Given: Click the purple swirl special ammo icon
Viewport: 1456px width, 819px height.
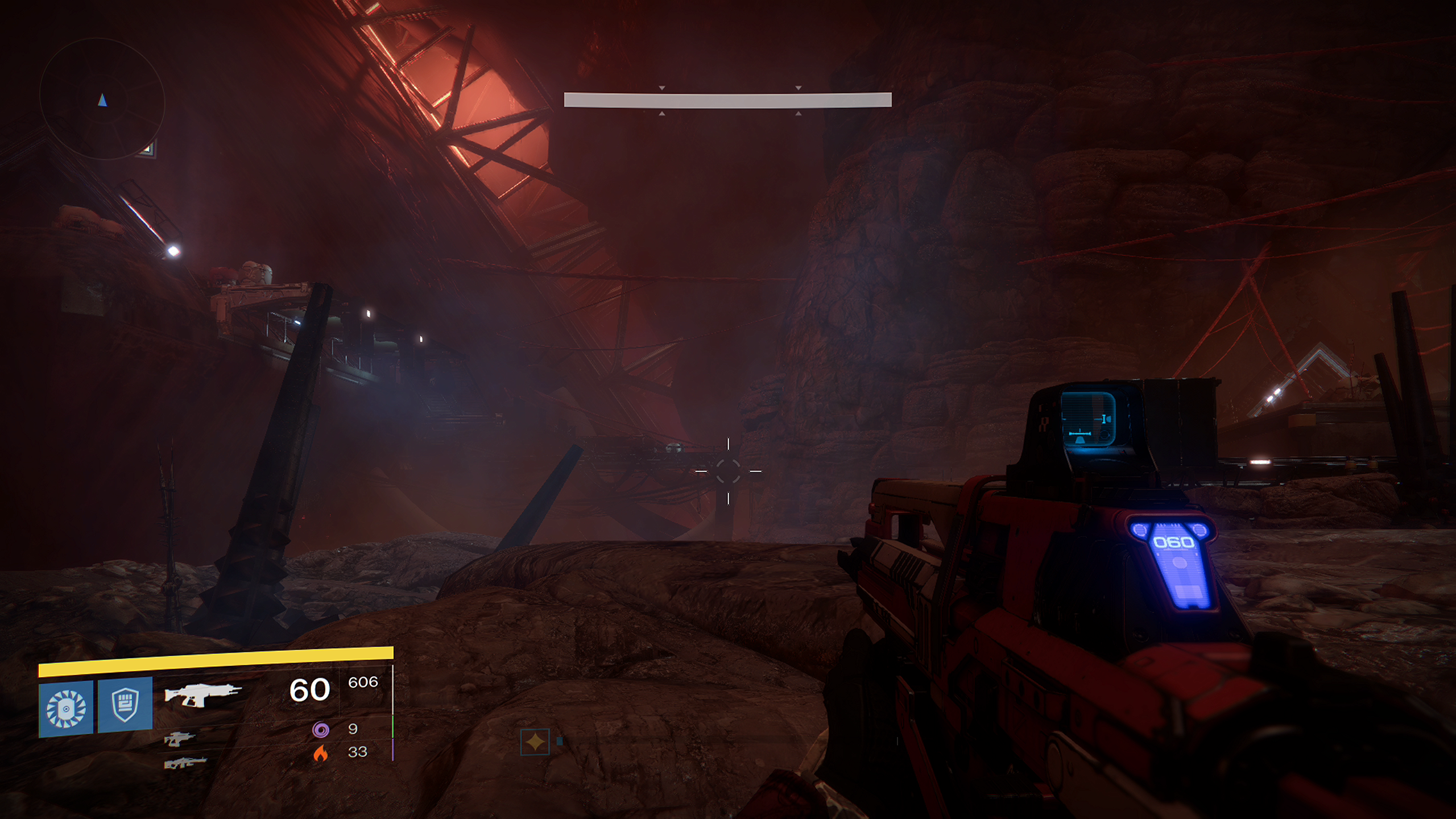Looking at the screenshot, I should pos(321,729).
